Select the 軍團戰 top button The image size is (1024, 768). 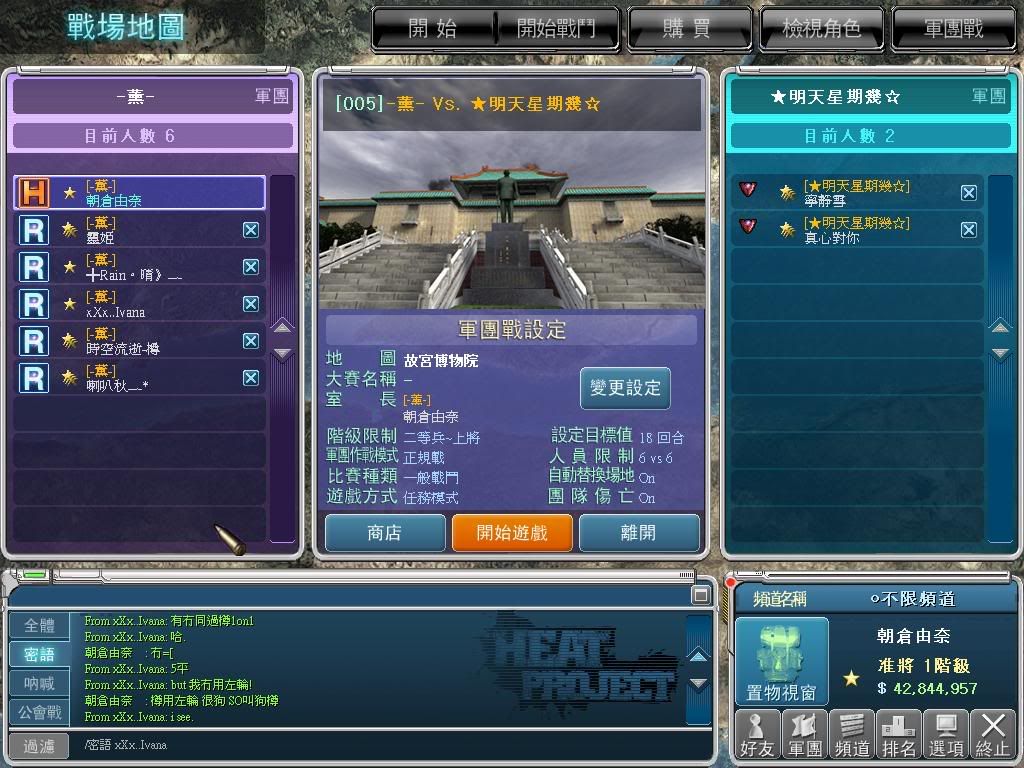pyautogui.click(x=952, y=29)
